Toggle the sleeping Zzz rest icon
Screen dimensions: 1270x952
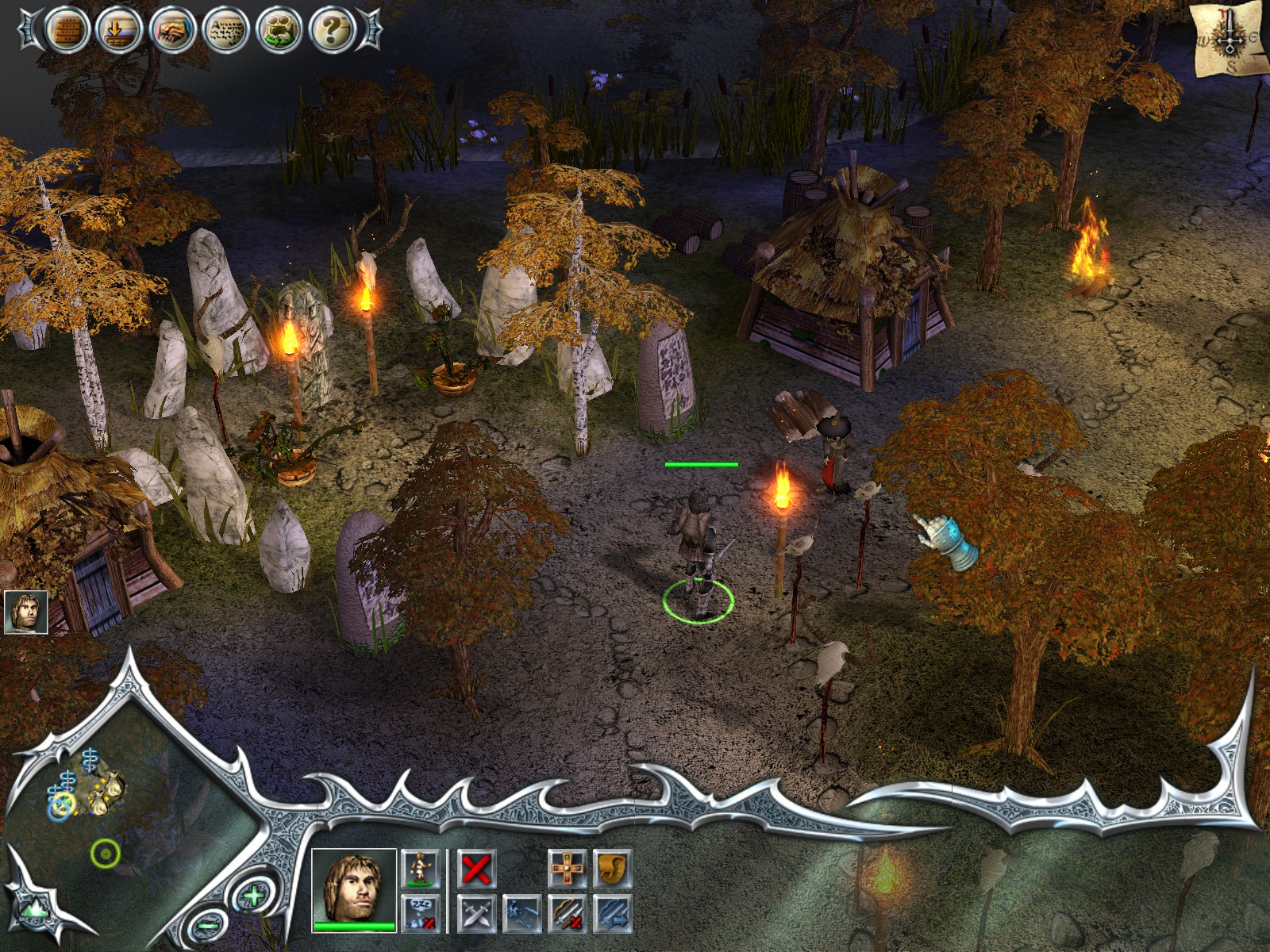(x=420, y=912)
